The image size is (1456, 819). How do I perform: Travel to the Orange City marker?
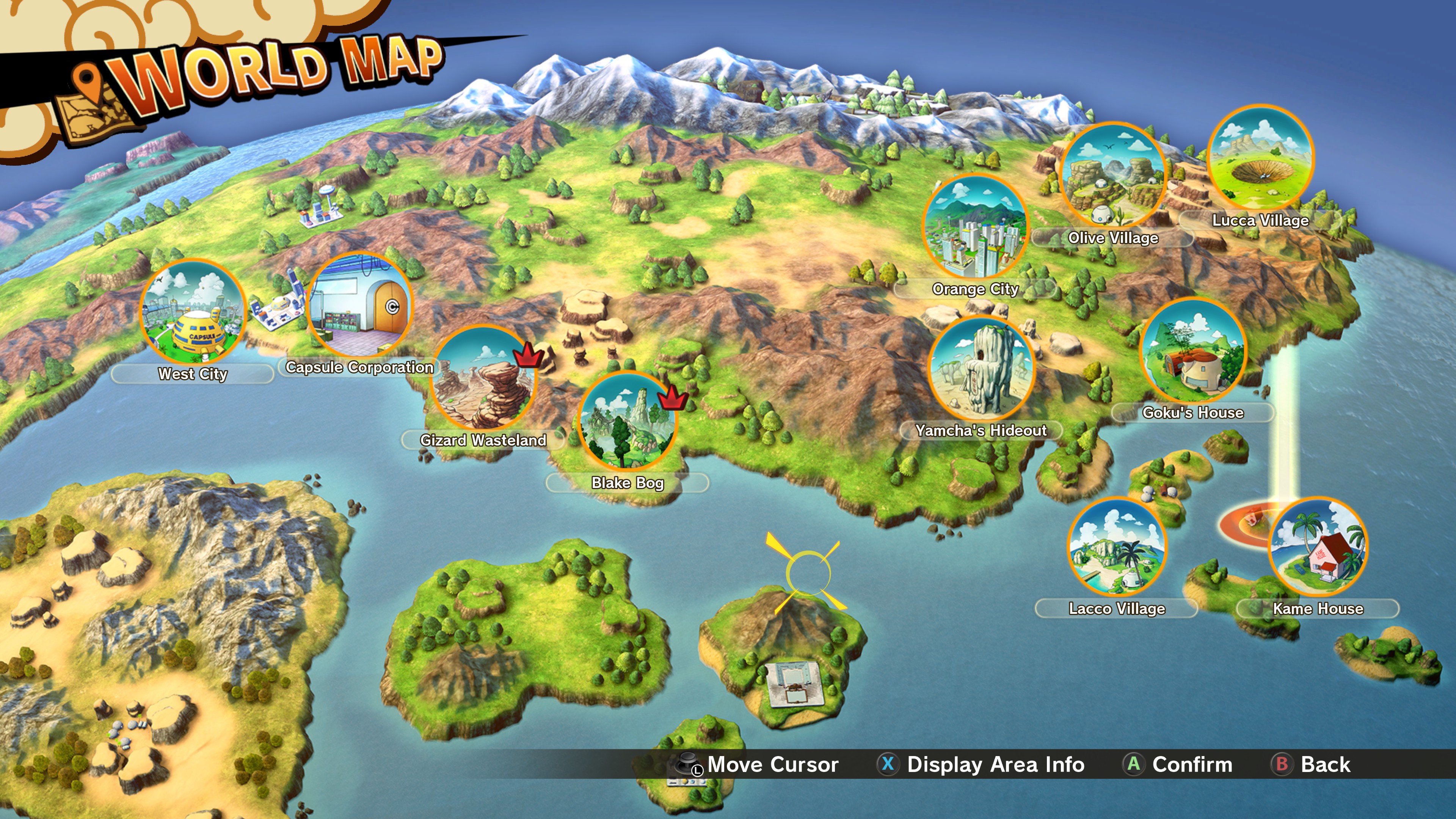[975, 227]
